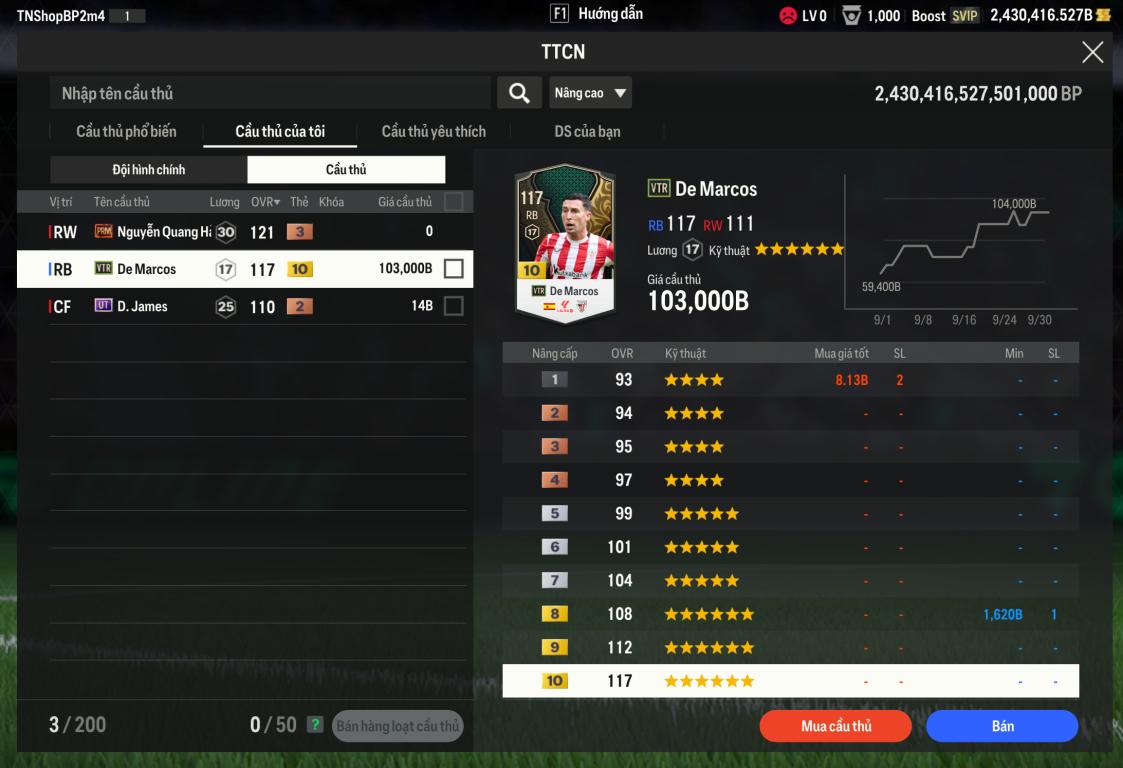Click the Mua cầu thủ button

836,726
